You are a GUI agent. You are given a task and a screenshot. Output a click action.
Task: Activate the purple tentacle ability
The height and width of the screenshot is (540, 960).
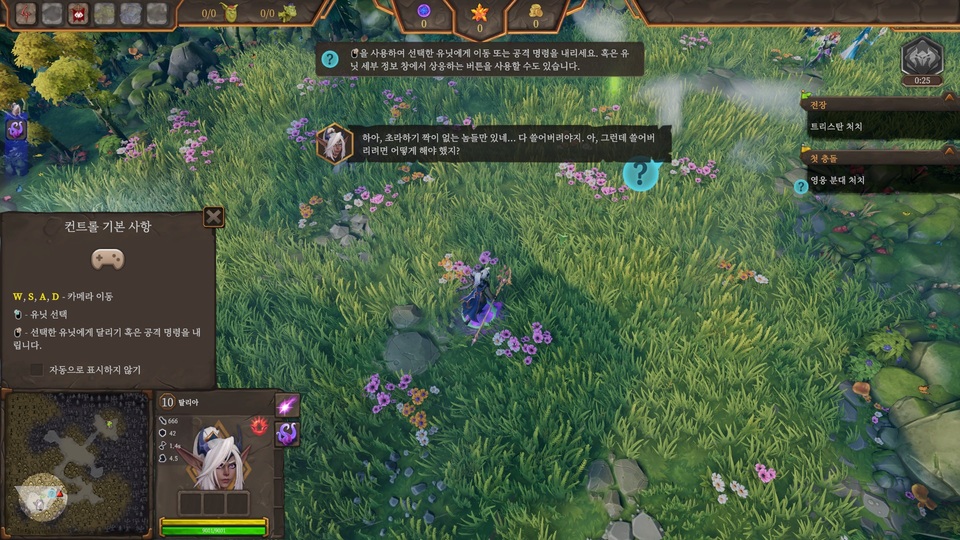click(287, 433)
